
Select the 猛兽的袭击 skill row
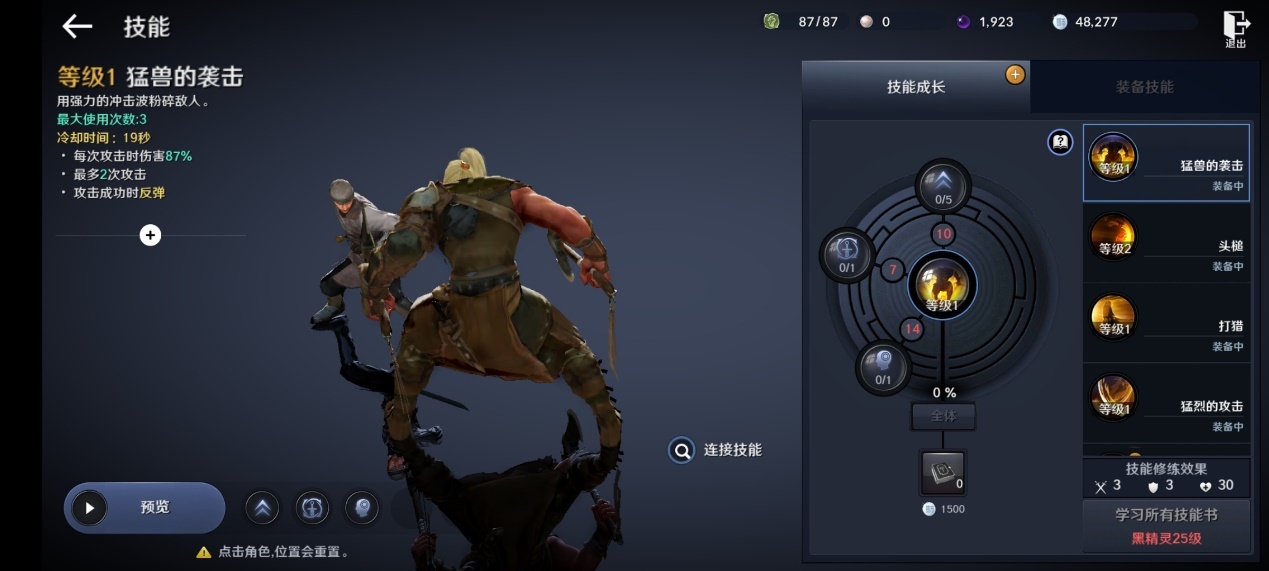[1166, 163]
